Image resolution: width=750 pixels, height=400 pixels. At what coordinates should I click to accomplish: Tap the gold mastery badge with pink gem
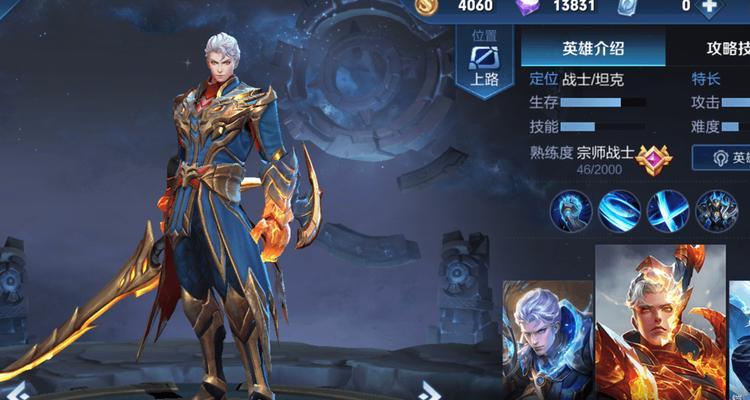[x=651, y=158]
